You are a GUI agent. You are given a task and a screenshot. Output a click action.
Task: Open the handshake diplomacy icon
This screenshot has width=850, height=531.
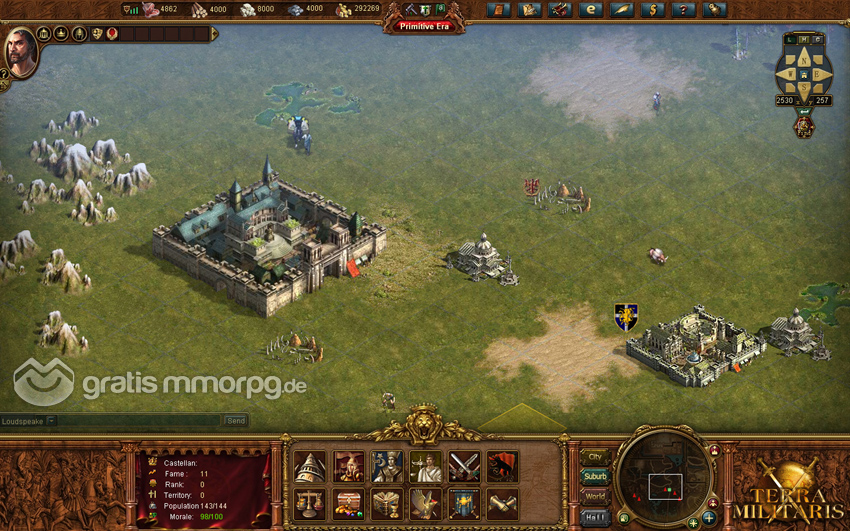[x=502, y=503]
